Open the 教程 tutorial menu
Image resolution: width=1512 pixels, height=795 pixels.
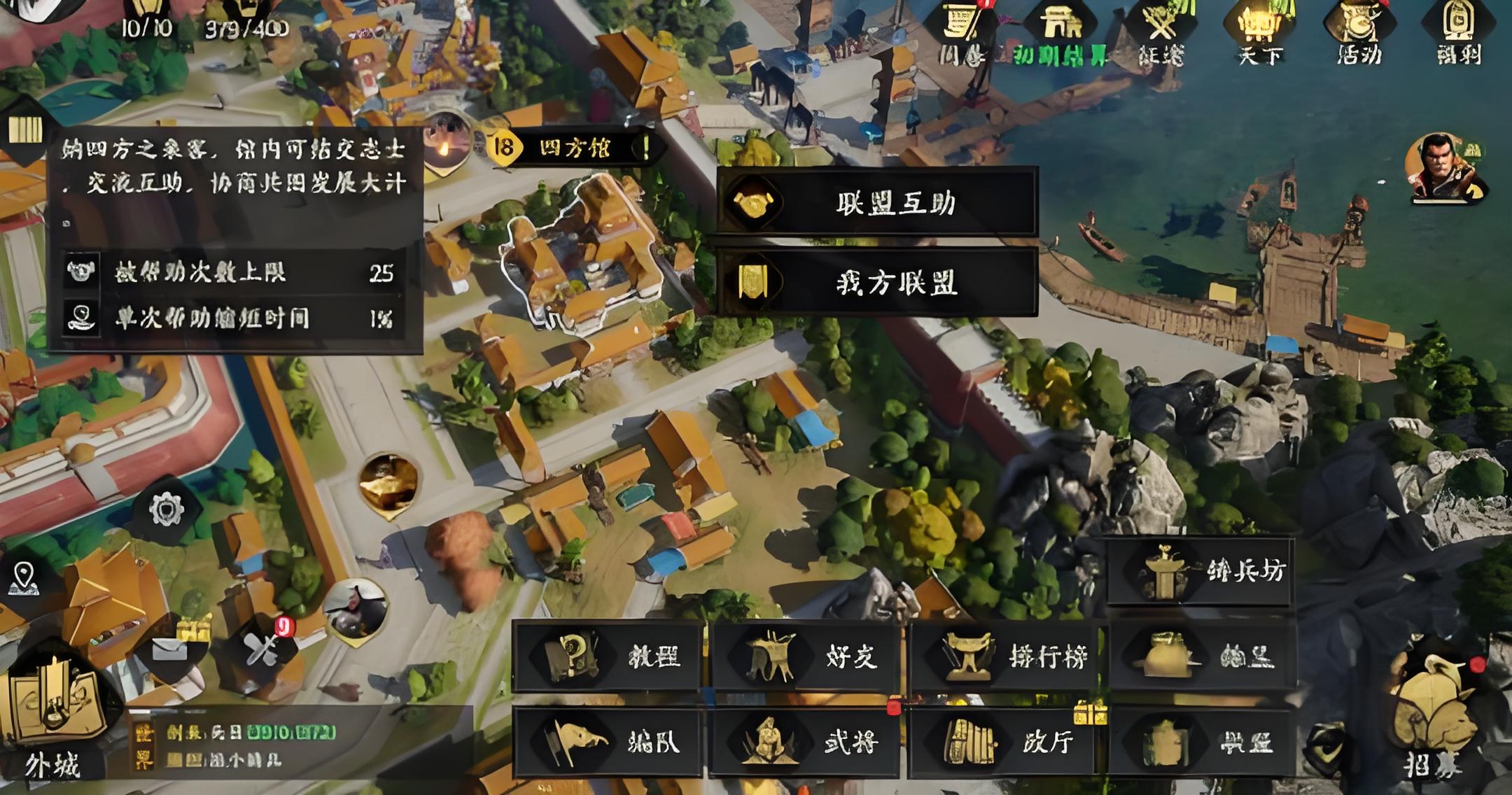[x=608, y=656]
